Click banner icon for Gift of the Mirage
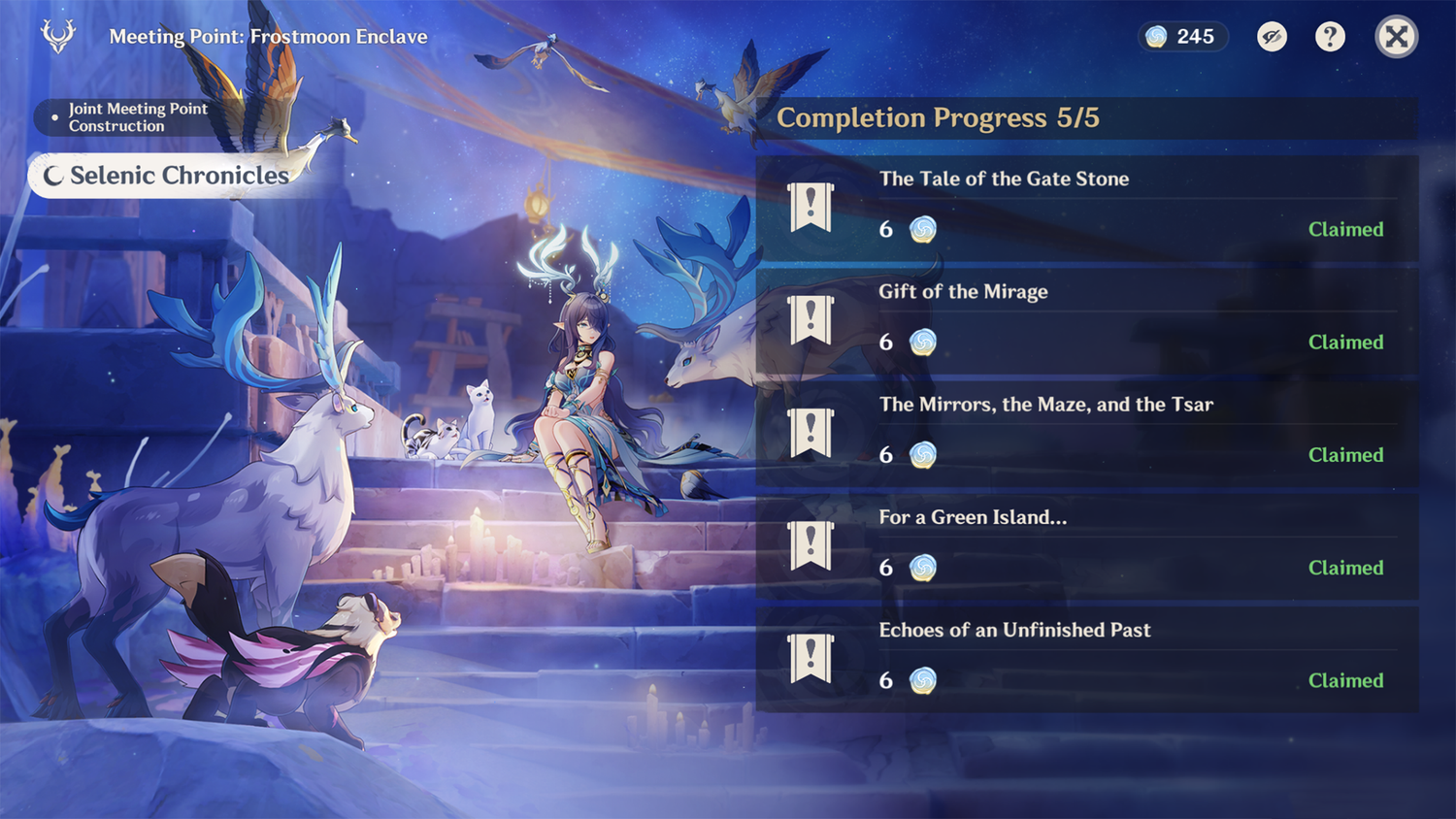The image size is (1456, 819). point(811,319)
